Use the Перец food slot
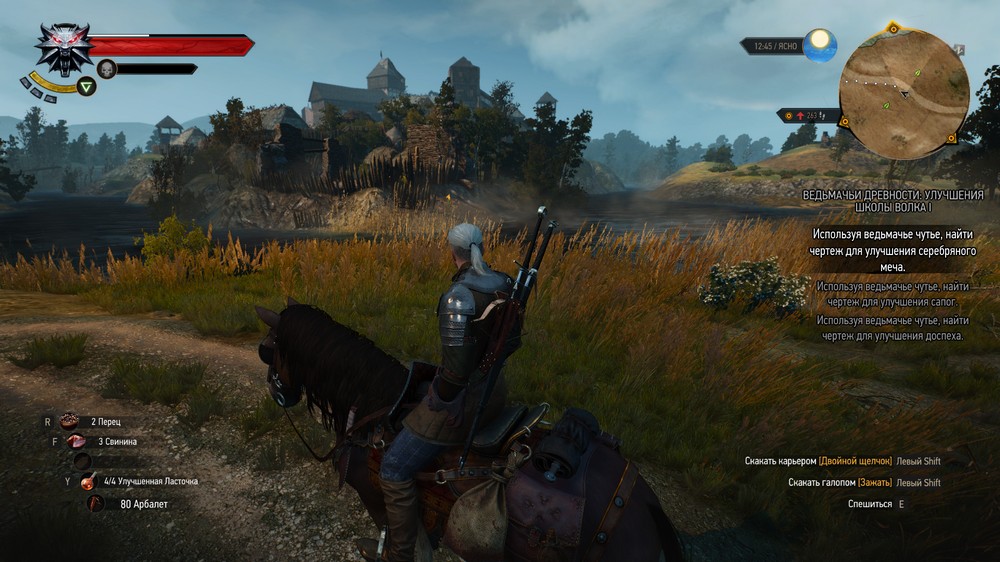This screenshot has height=562, width=1000. [70, 421]
